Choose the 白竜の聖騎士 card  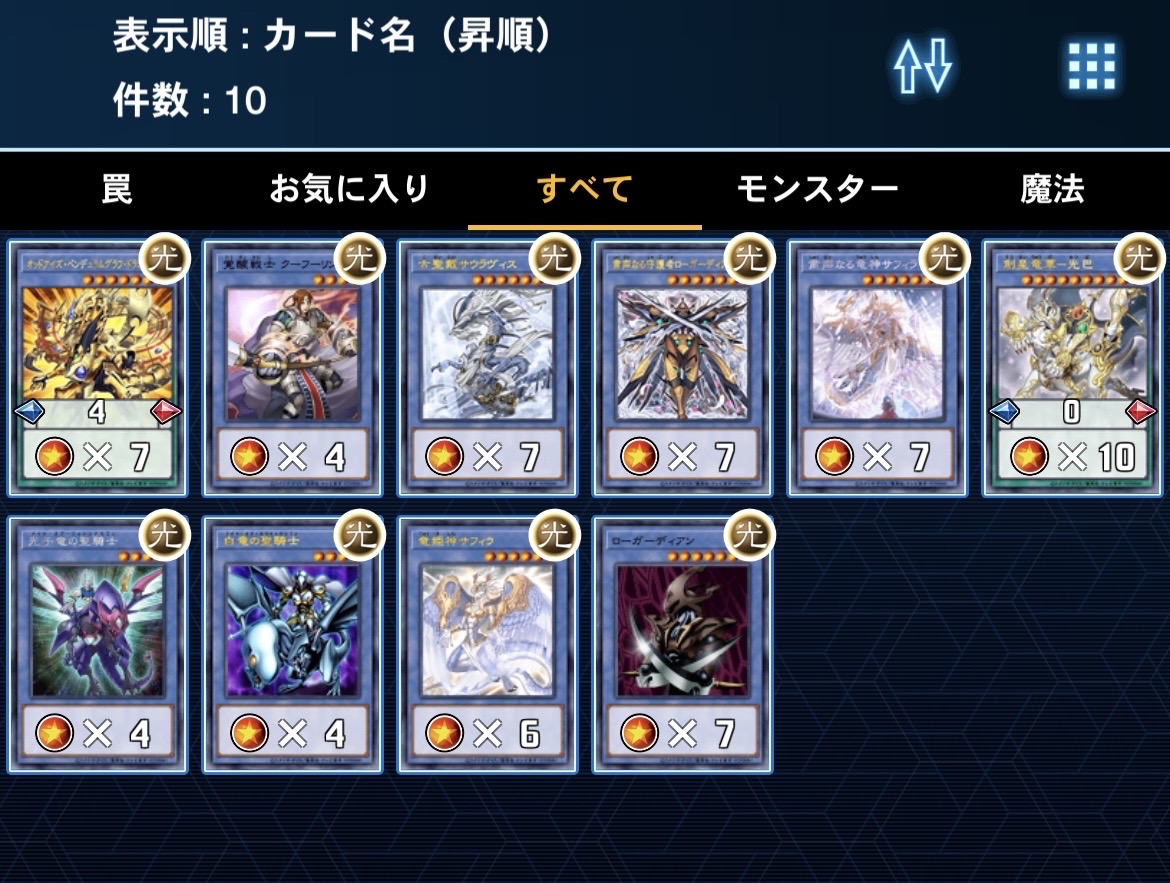292,645
